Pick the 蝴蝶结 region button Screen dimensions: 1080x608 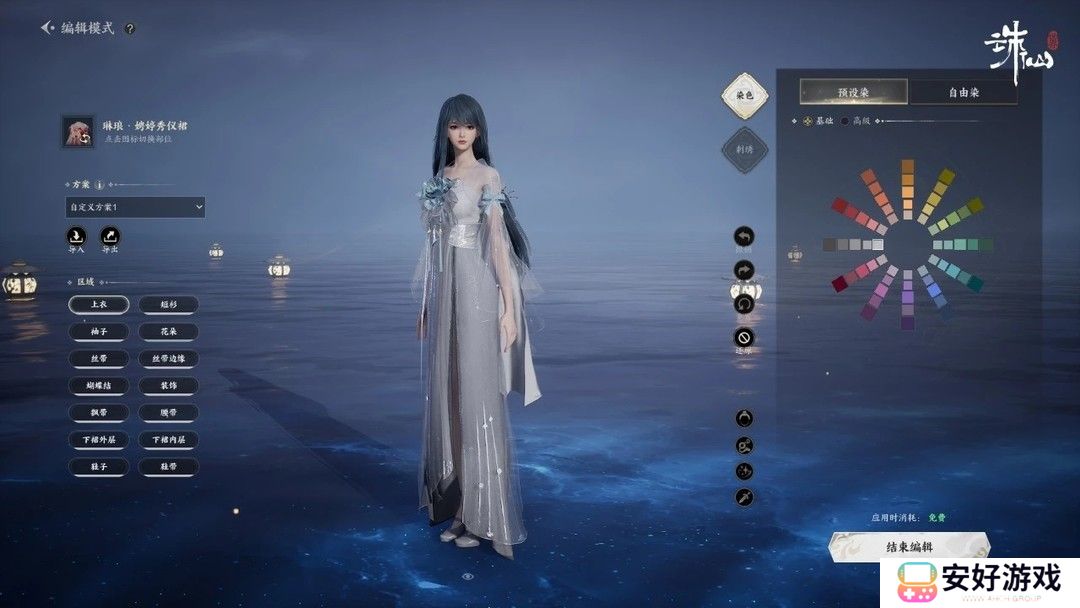pos(98,385)
